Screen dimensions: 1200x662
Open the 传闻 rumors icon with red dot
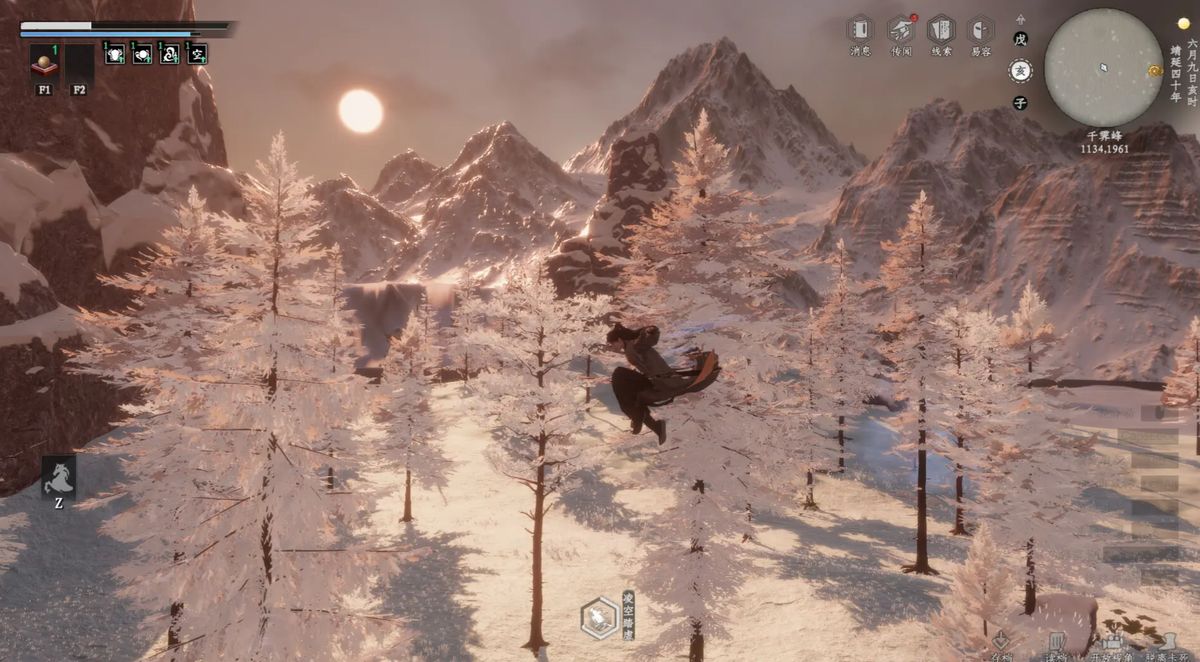901,29
